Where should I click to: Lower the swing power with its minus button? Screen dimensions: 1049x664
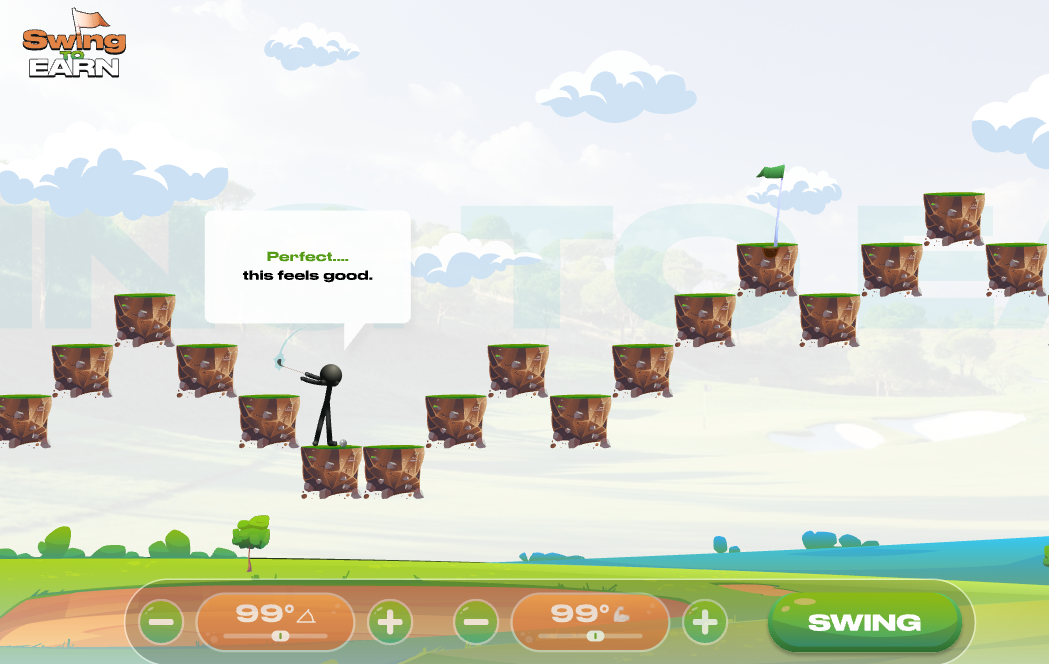[x=476, y=623]
